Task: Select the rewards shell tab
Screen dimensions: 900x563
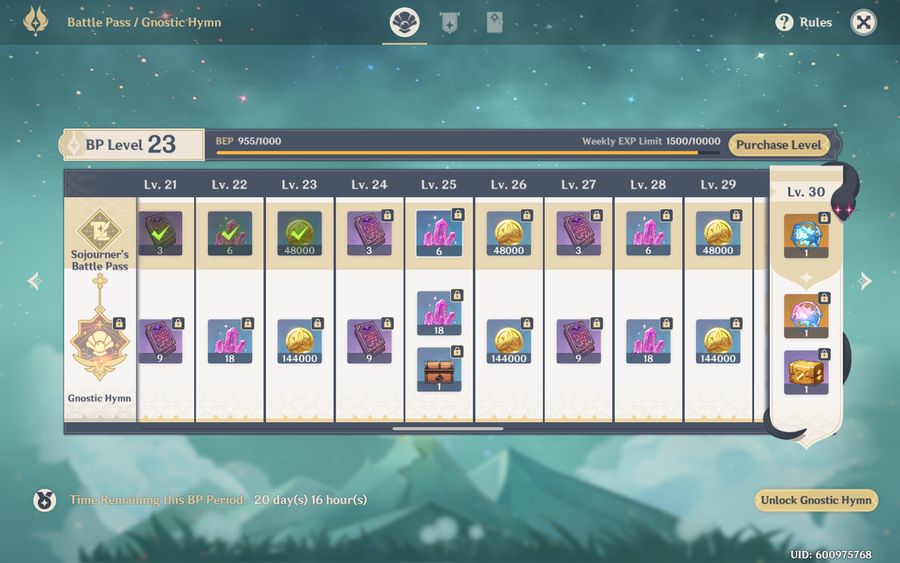Action: tap(405, 22)
